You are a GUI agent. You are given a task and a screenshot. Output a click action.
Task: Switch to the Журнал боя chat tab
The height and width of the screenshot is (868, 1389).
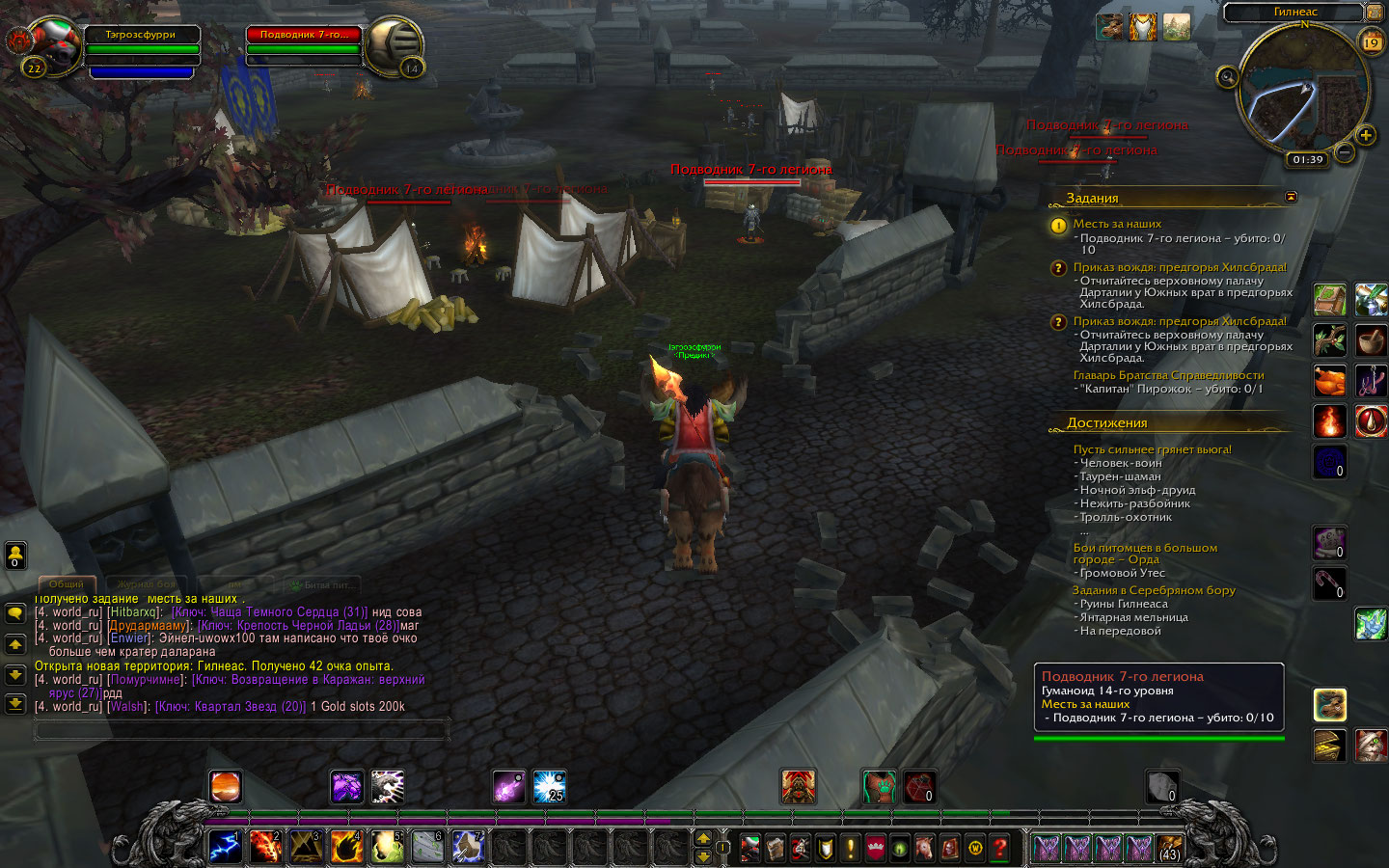point(147,584)
